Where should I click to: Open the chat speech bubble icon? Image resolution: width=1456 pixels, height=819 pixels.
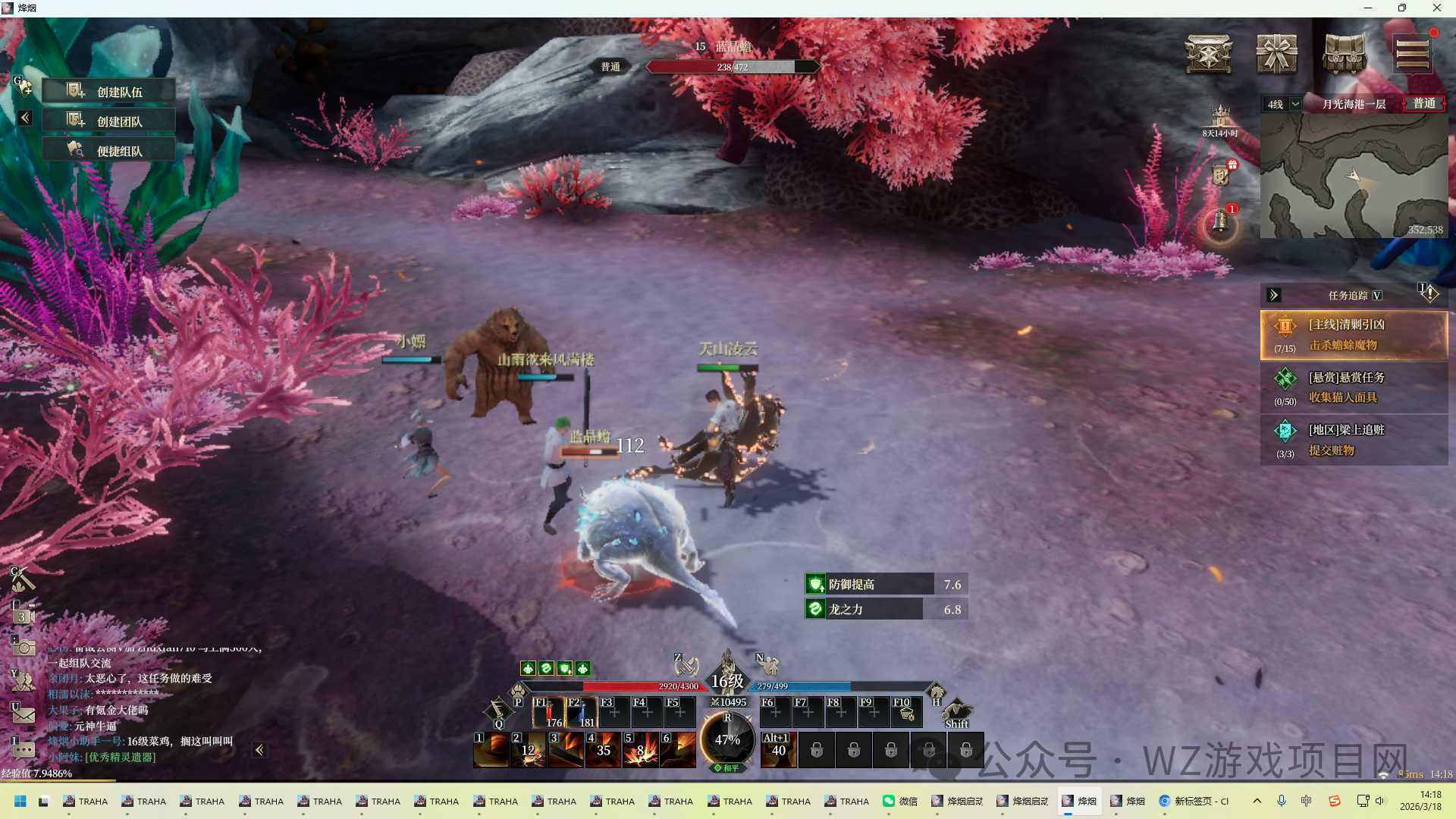pyautogui.click(x=24, y=750)
